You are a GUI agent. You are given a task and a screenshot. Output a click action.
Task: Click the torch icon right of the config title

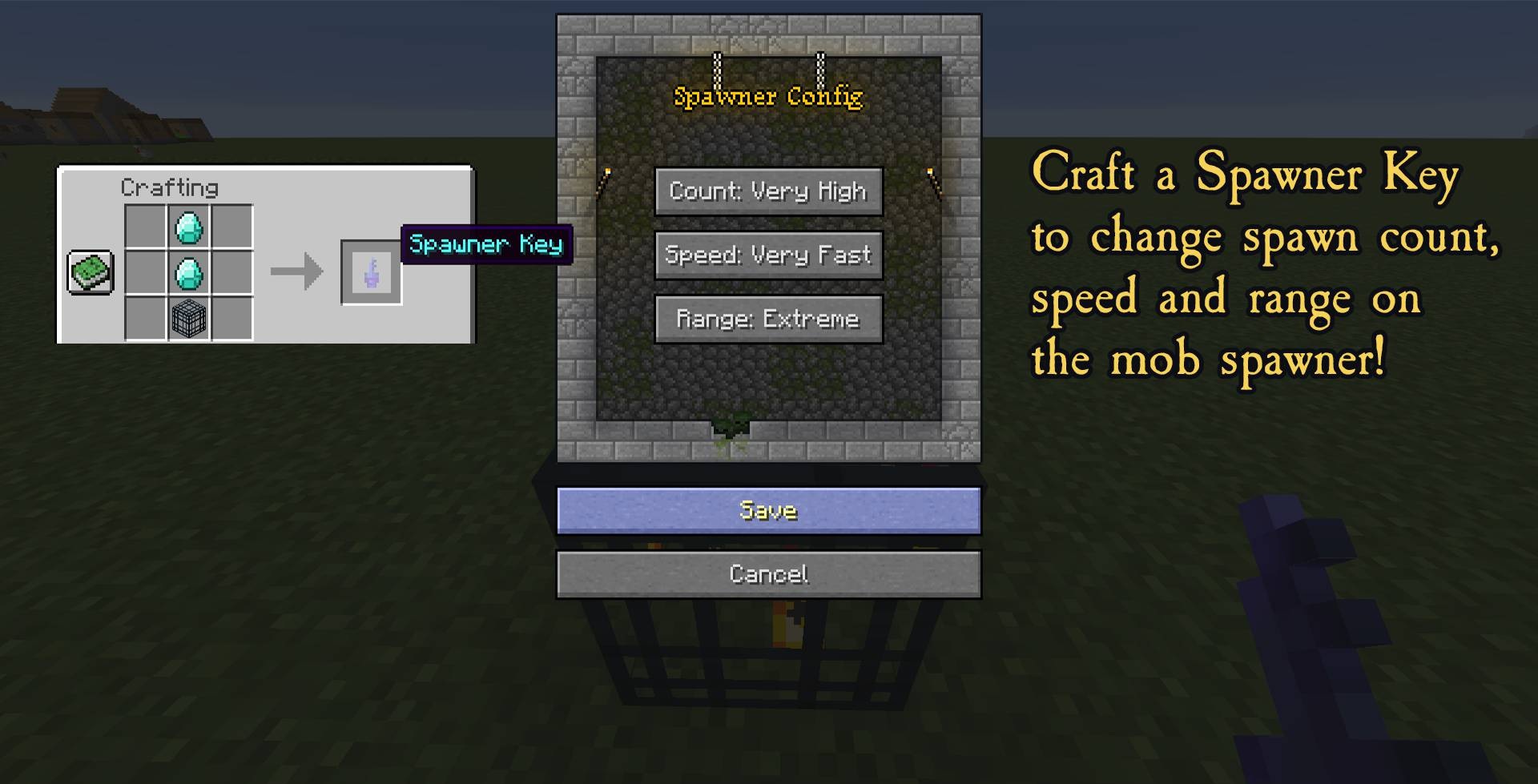[932, 179]
